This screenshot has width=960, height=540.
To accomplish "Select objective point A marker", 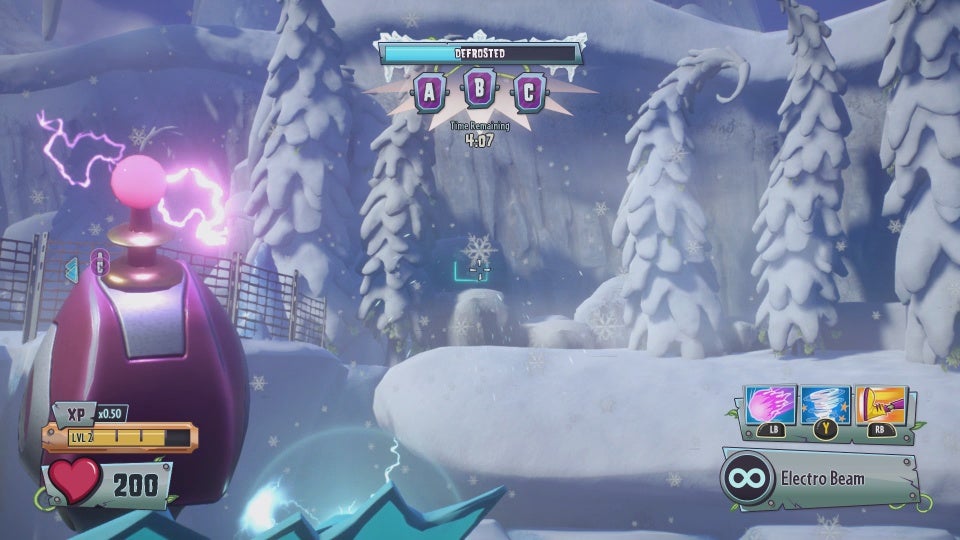I will click(x=430, y=93).
